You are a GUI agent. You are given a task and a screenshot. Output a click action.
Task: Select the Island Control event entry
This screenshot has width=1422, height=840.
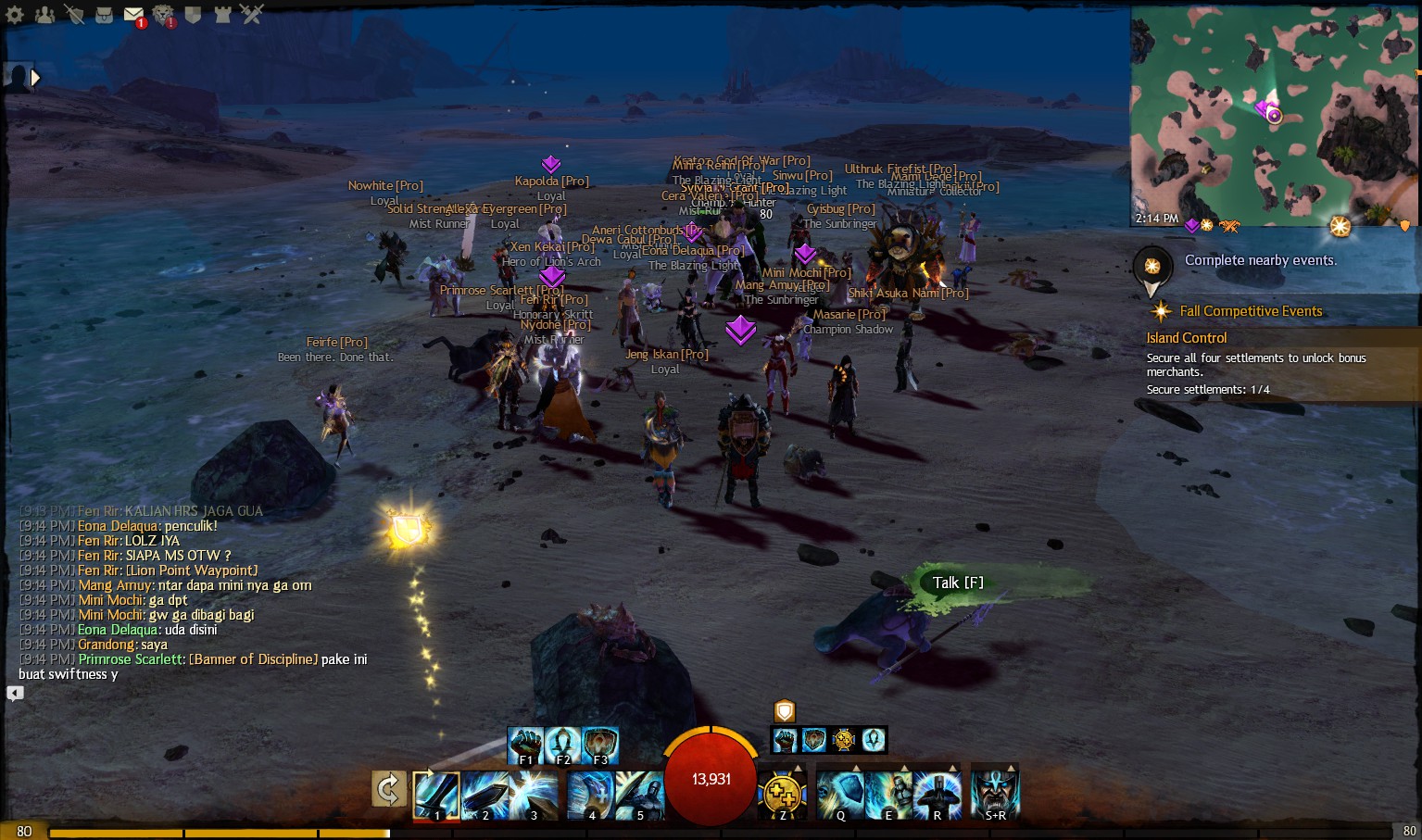1187,337
